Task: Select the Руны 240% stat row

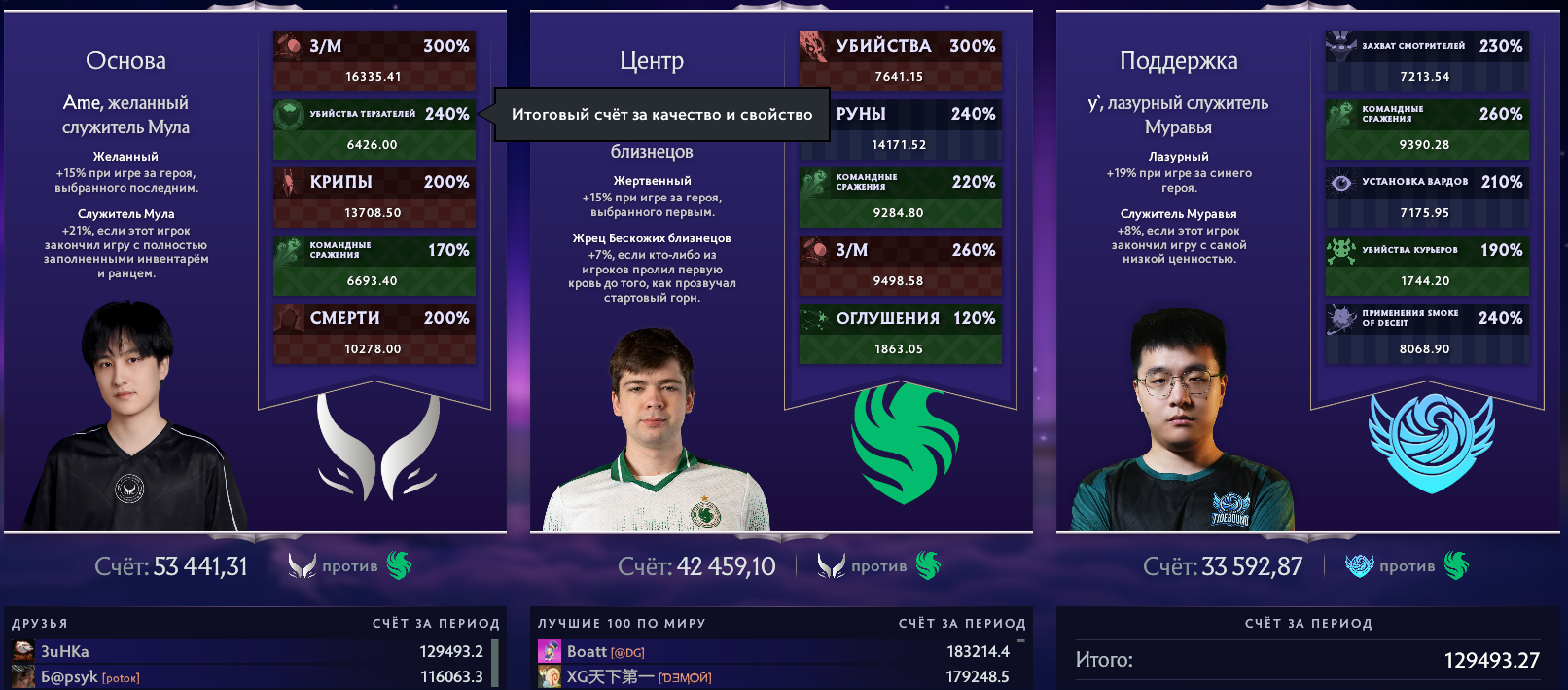Action: [900, 128]
